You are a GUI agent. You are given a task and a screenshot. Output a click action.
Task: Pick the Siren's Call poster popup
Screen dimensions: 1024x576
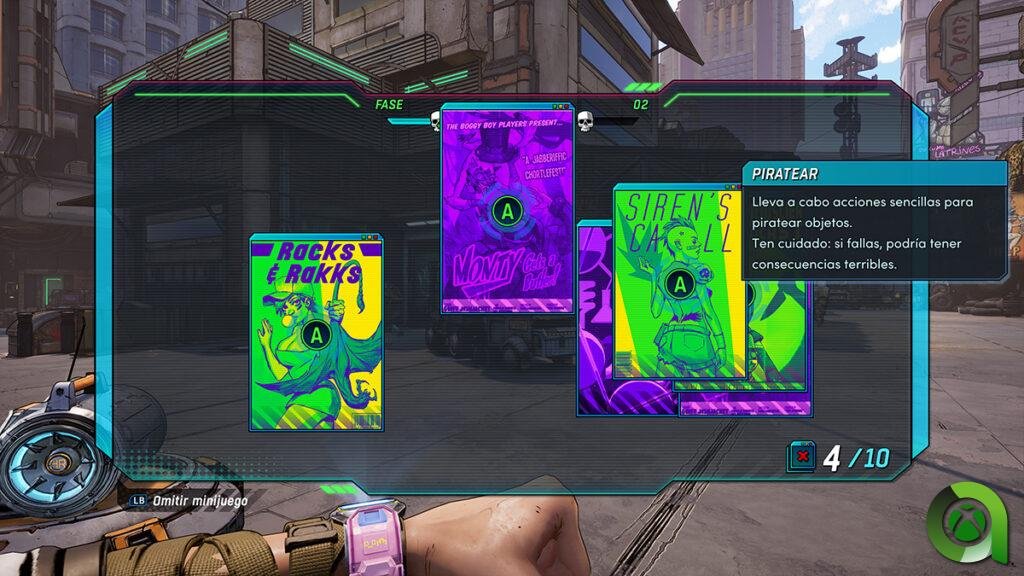[x=679, y=284]
